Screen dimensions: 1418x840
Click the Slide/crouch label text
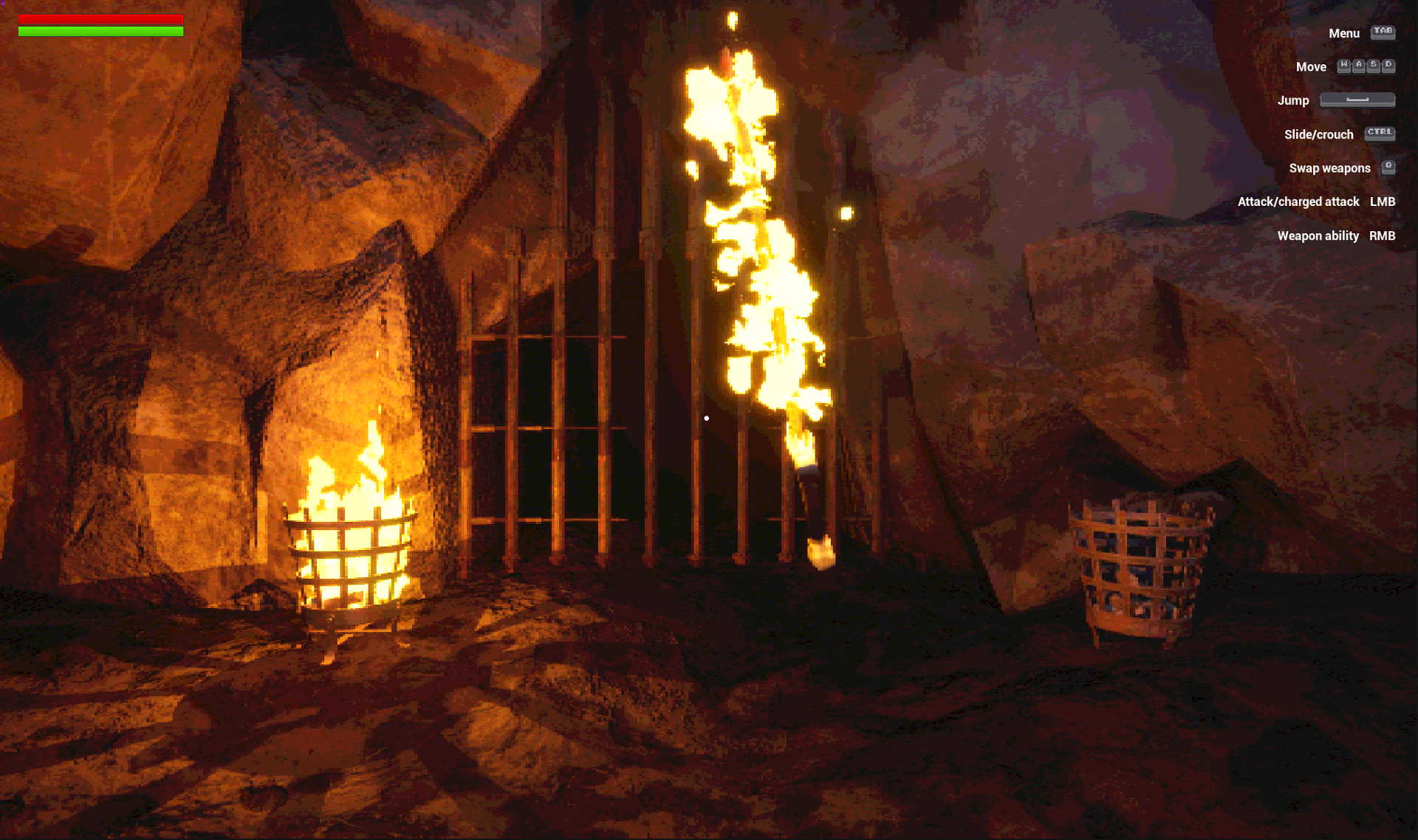1318,134
